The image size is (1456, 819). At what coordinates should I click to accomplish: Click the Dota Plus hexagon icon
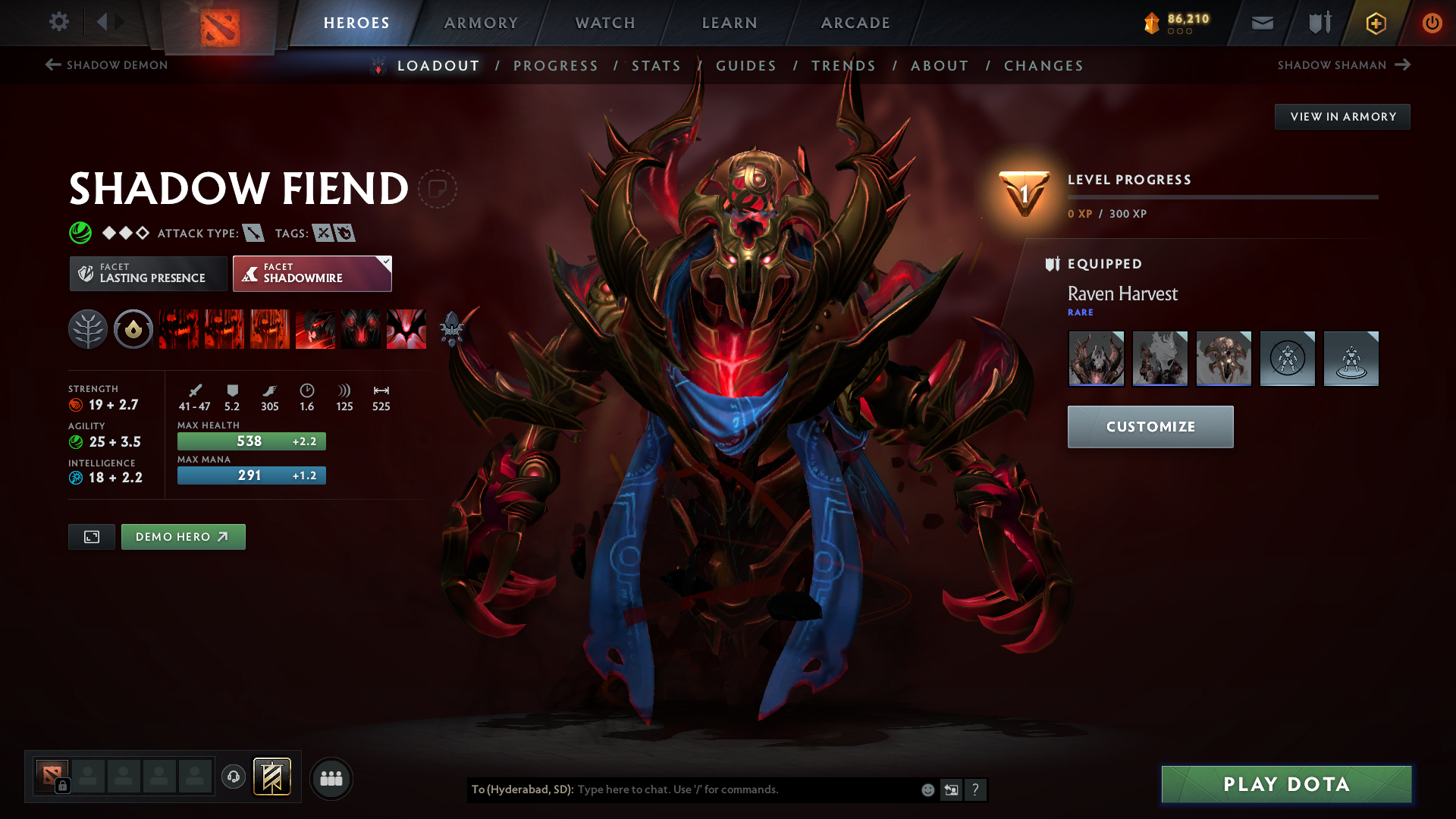pos(1375,23)
